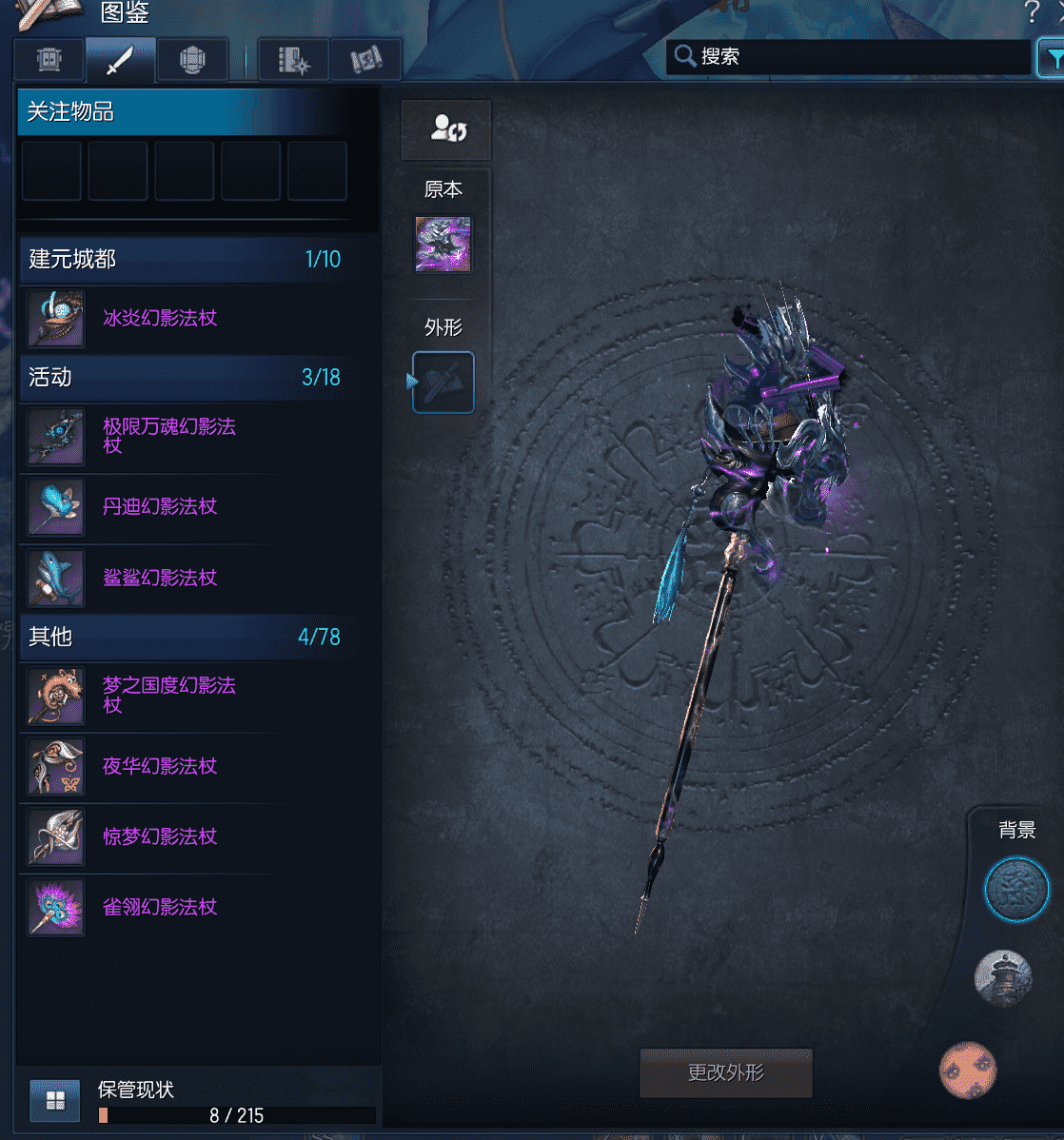Toggle the 活动 category header
The width and height of the screenshot is (1064, 1140).
[183, 378]
